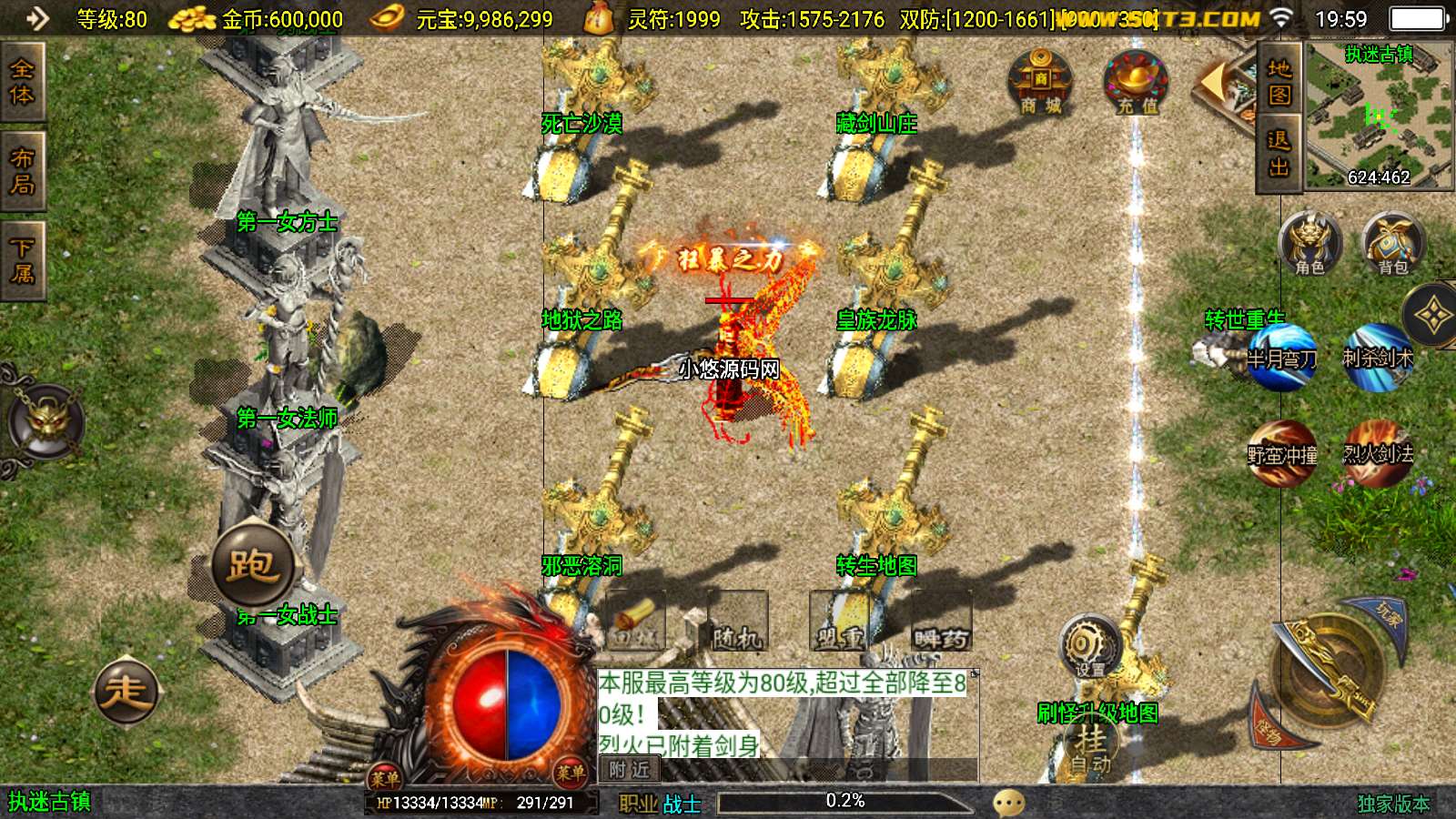This screenshot has height=819, width=1456.
Task: Toggle 挂 自动 auto-combat
Action: click(x=1090, y=748)
